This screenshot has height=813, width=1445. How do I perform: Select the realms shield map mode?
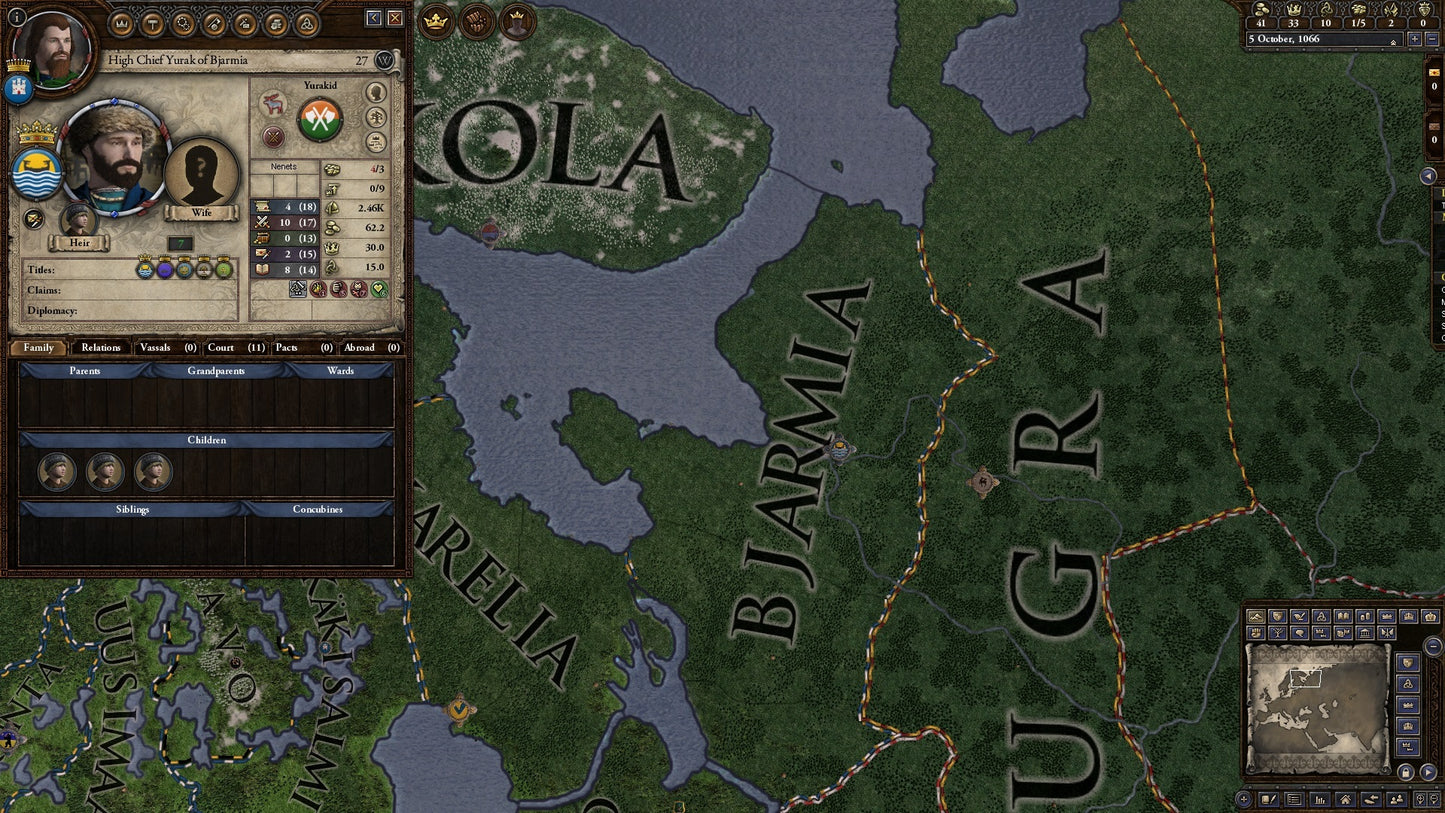tap(1277, 615)
